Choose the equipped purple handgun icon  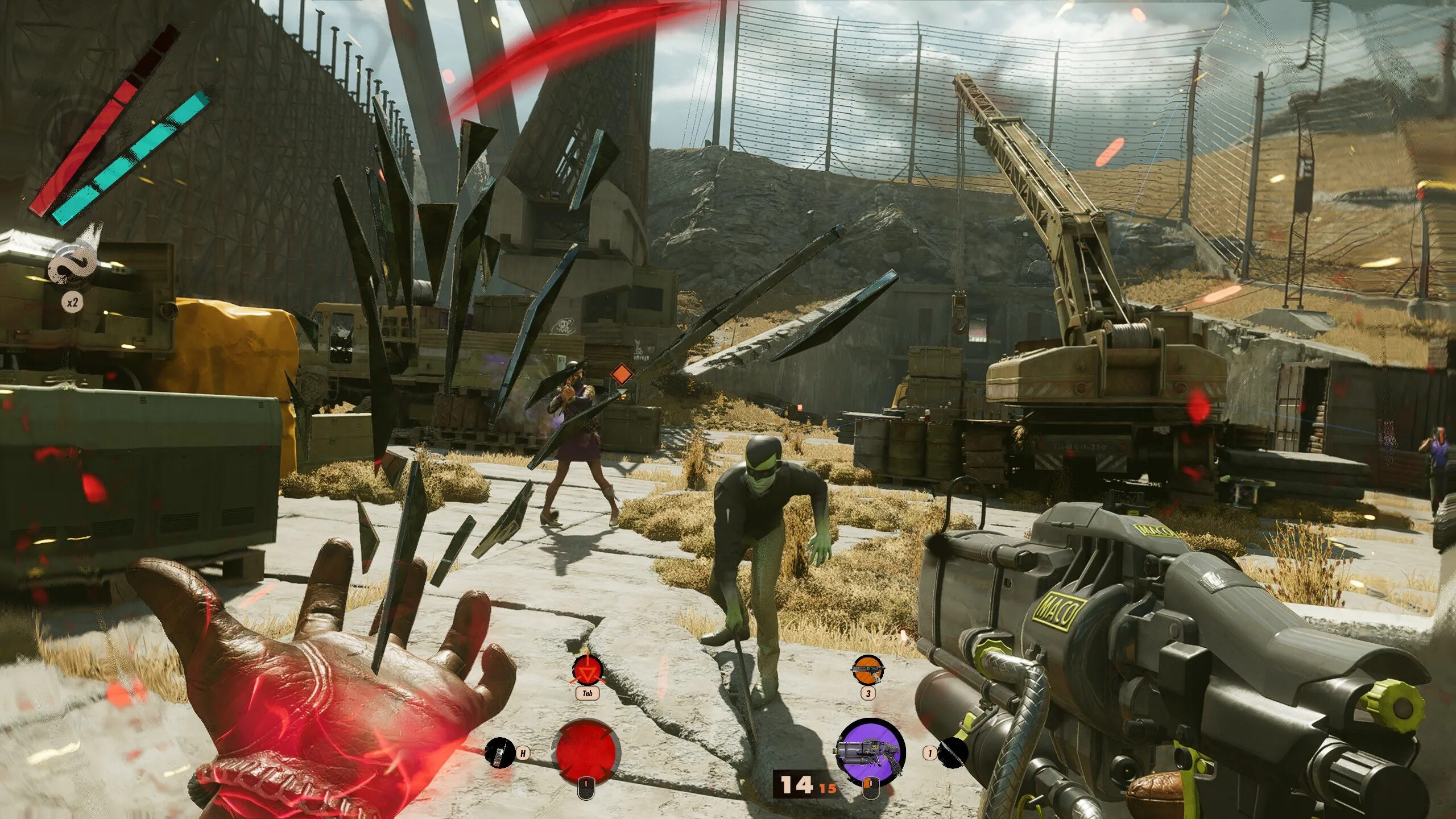869,751
